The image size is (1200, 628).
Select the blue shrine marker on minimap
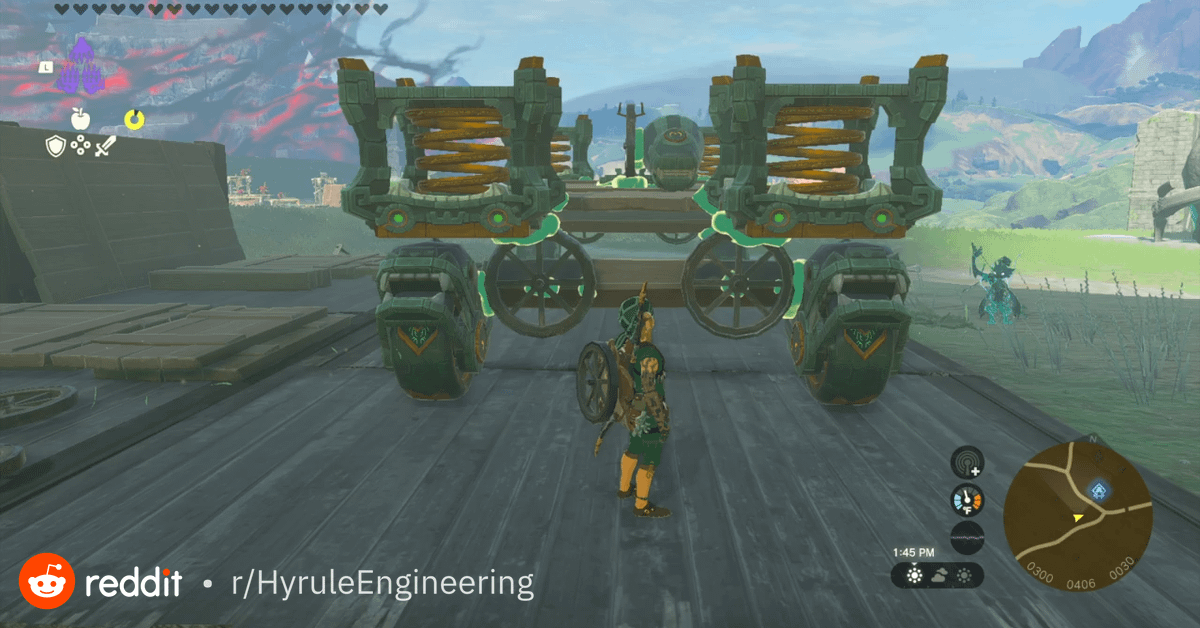pyautogui.click(x=1099, y=489)
